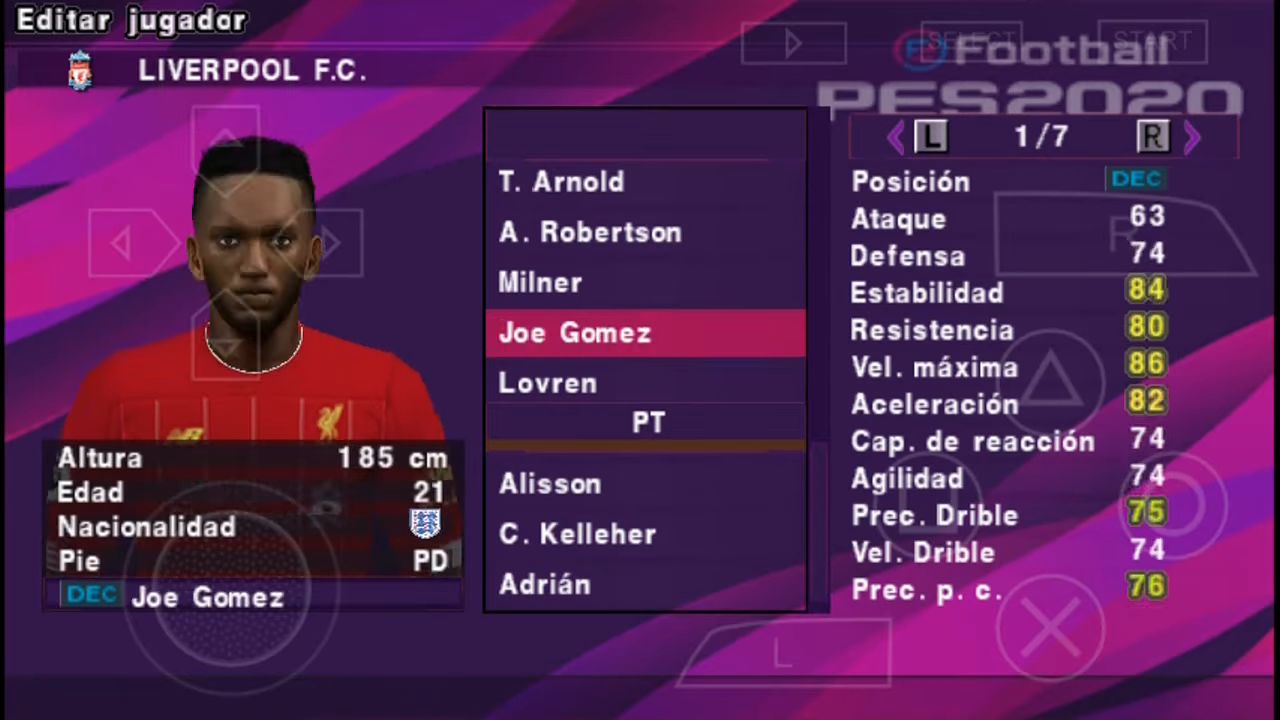Select Lovren from the player list
The height and width of the screenshot is (720, 1280).
[548, 383]
